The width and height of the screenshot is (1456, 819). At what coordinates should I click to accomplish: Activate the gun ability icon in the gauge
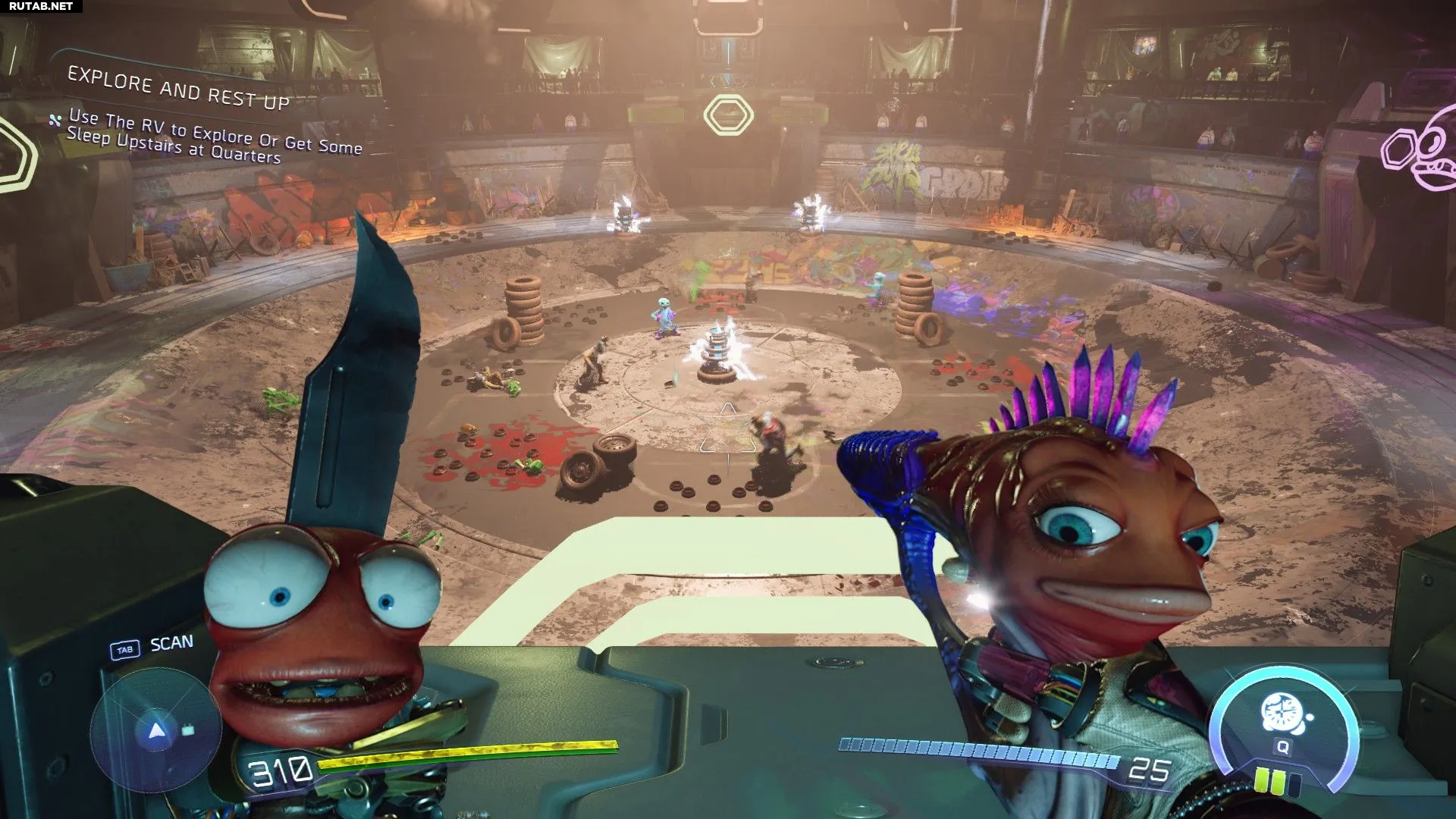(x=1280, y=714)
